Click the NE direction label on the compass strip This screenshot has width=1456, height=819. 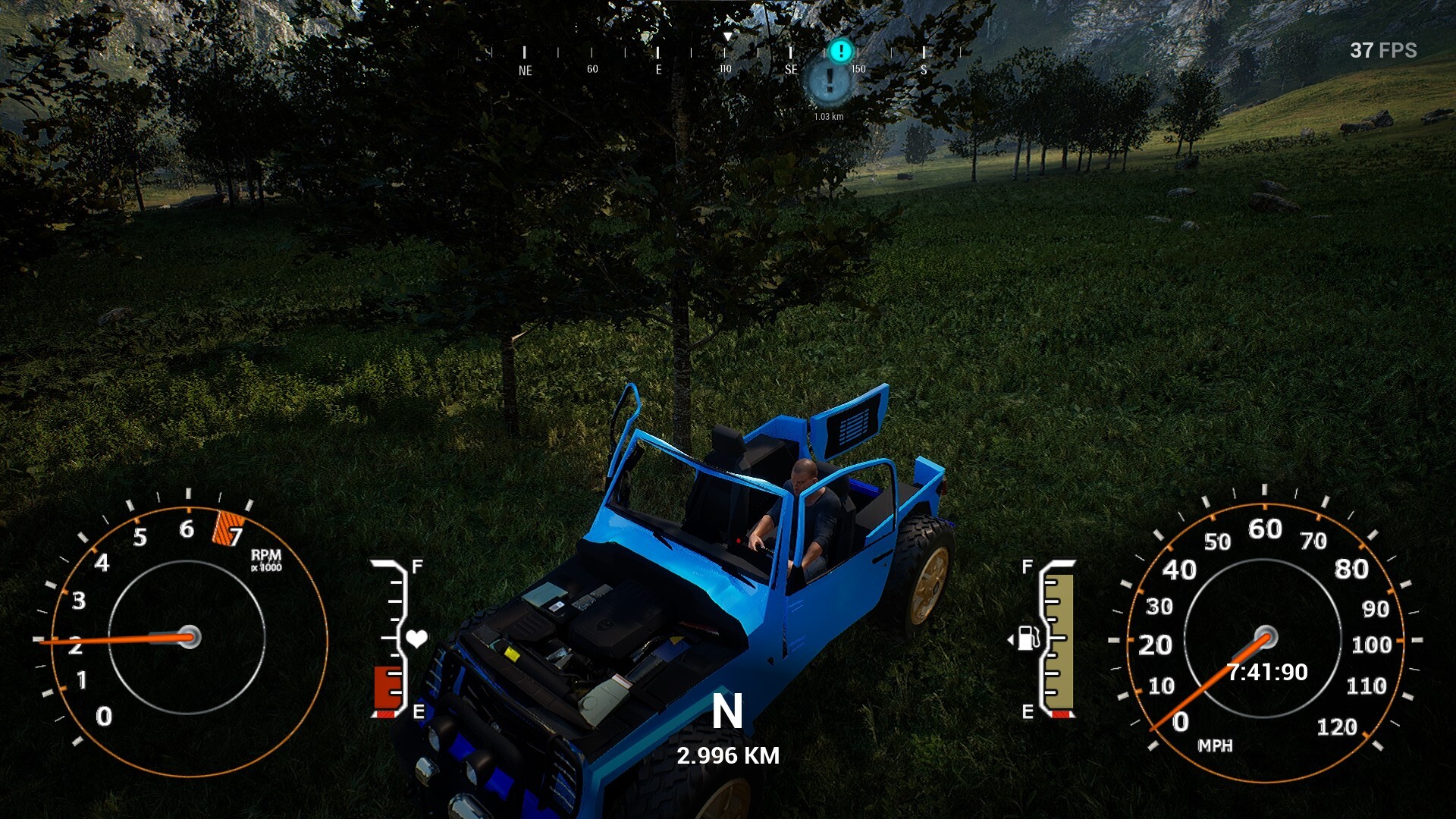coord(526,70)
